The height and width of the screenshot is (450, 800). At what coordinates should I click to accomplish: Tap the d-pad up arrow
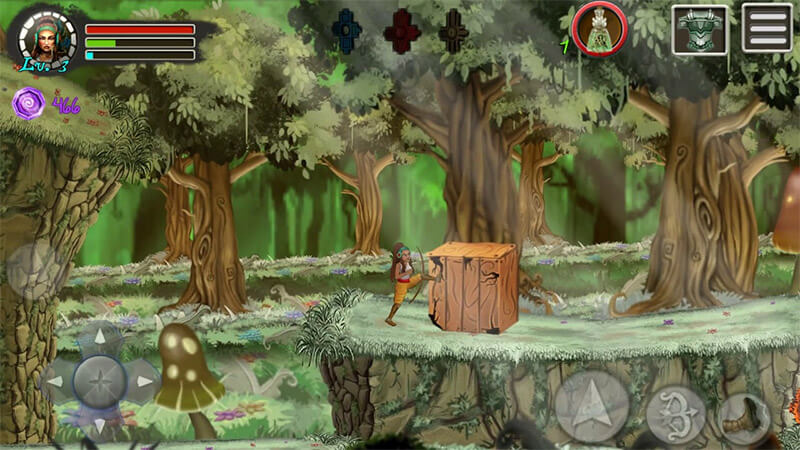coord(99,340)
